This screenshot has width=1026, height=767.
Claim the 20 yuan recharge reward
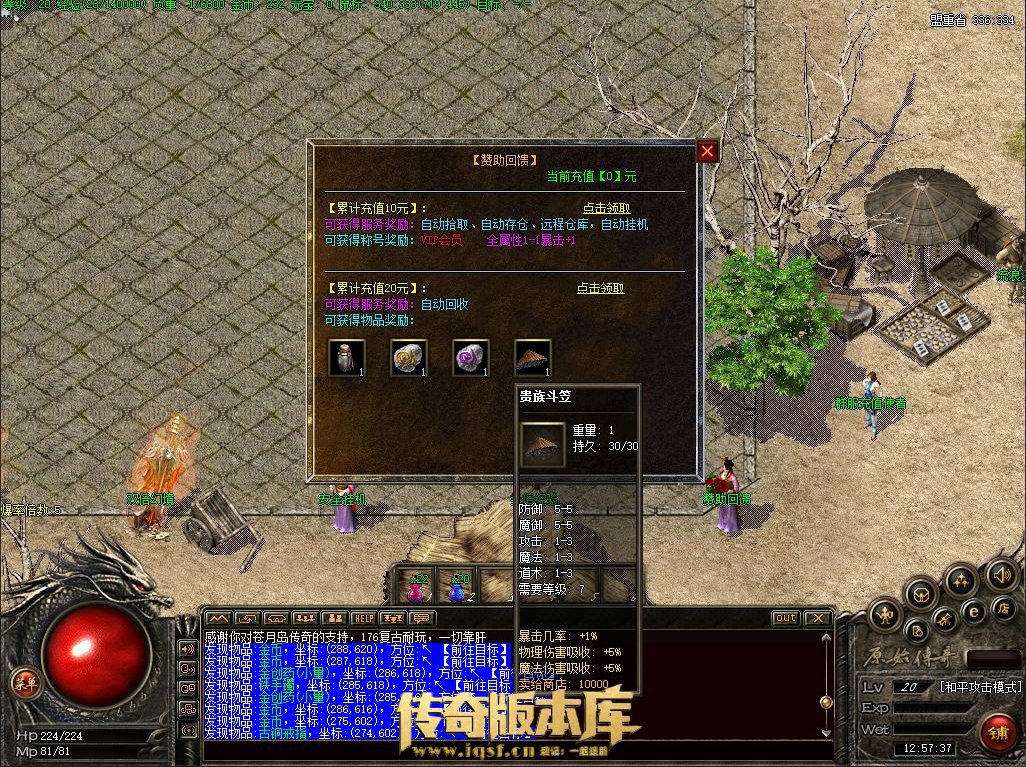tap(600, 288)
